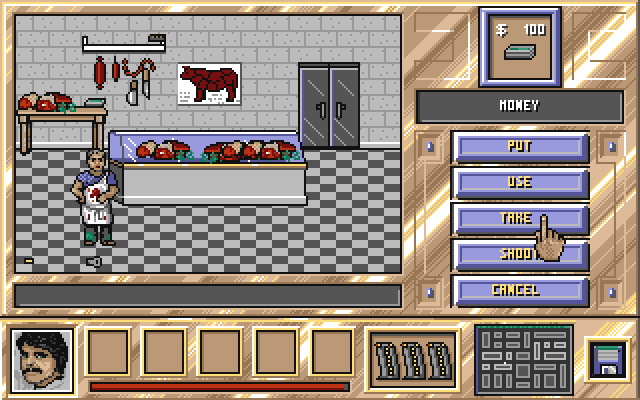Cancel the current action
This screenshot has width=640, height=400.
(520, 290)
